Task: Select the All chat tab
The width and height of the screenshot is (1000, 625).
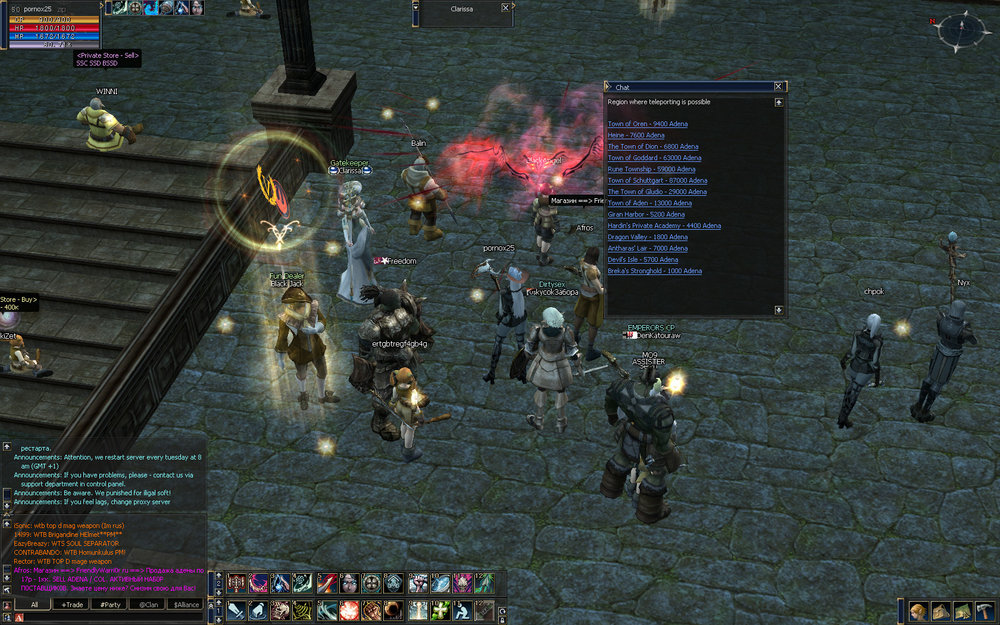Action: (33, 605)
